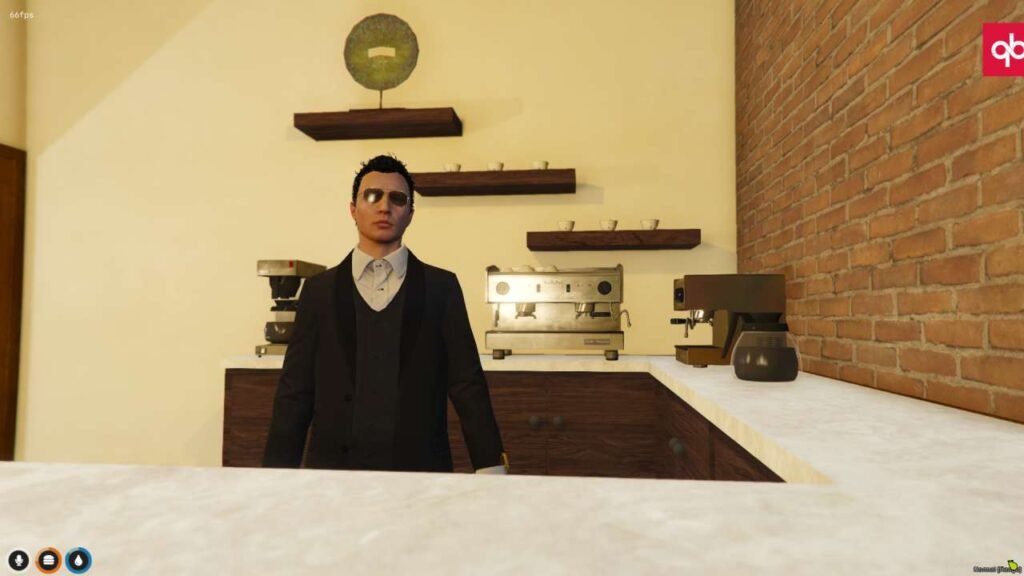The width and height of the screenshot is (1024, 576).
Task: Select the burger hunger status icon
Action: click(48, 561)
